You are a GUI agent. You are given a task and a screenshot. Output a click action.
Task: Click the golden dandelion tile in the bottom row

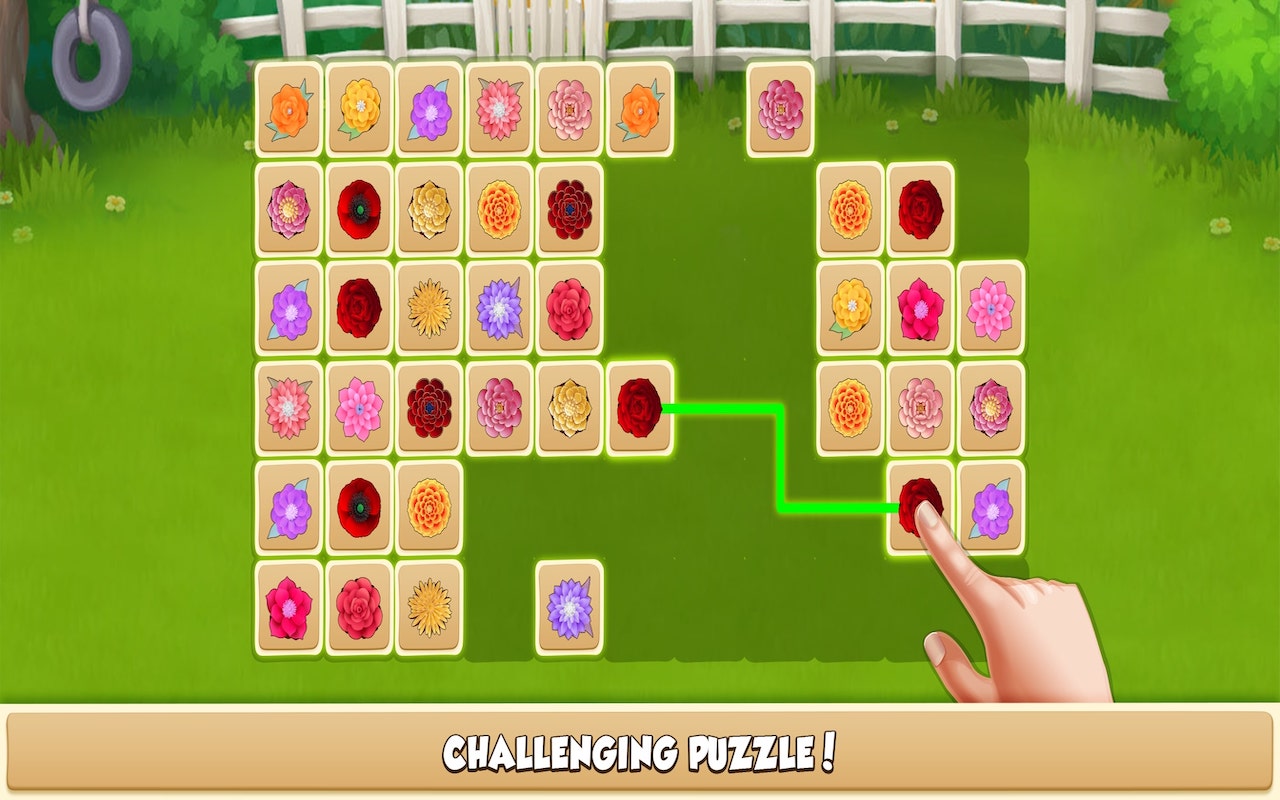coord(427,607)
